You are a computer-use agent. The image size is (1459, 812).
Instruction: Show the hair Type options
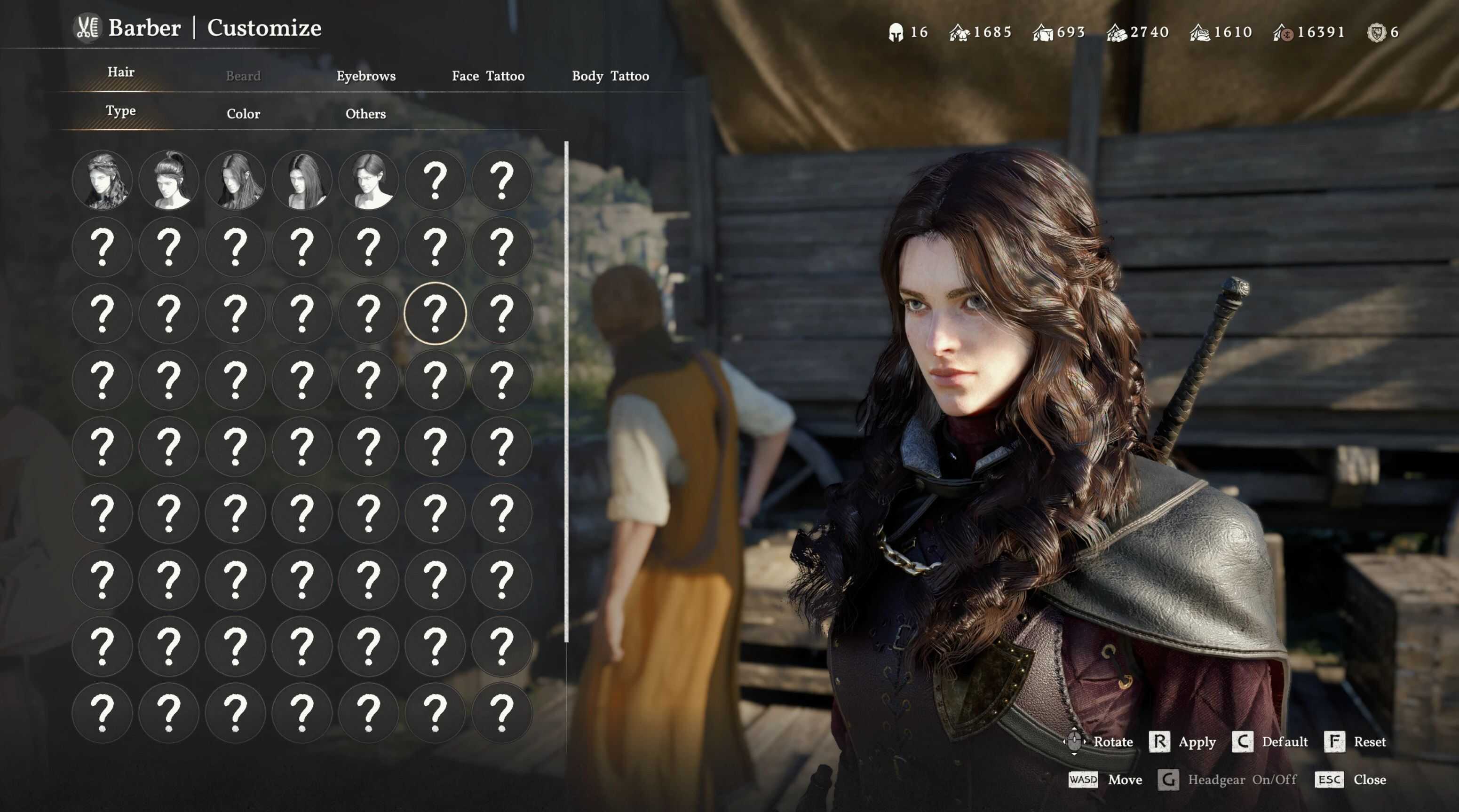(120, 110)
